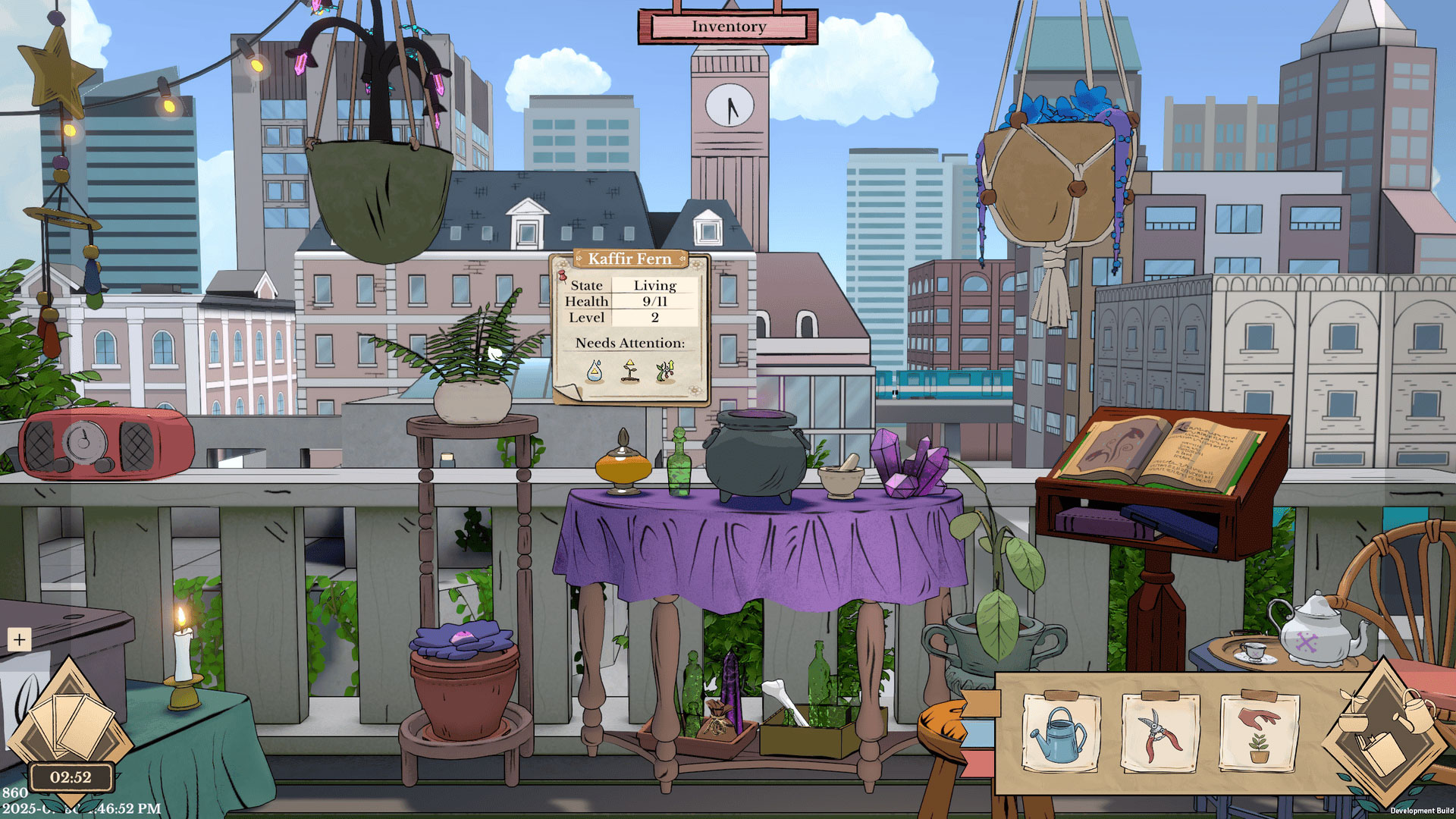Image resolution: width=1456 pixels, height=819 pixels.
Task: Choose the red pruning shears tool
Action: coord(1160,734)
